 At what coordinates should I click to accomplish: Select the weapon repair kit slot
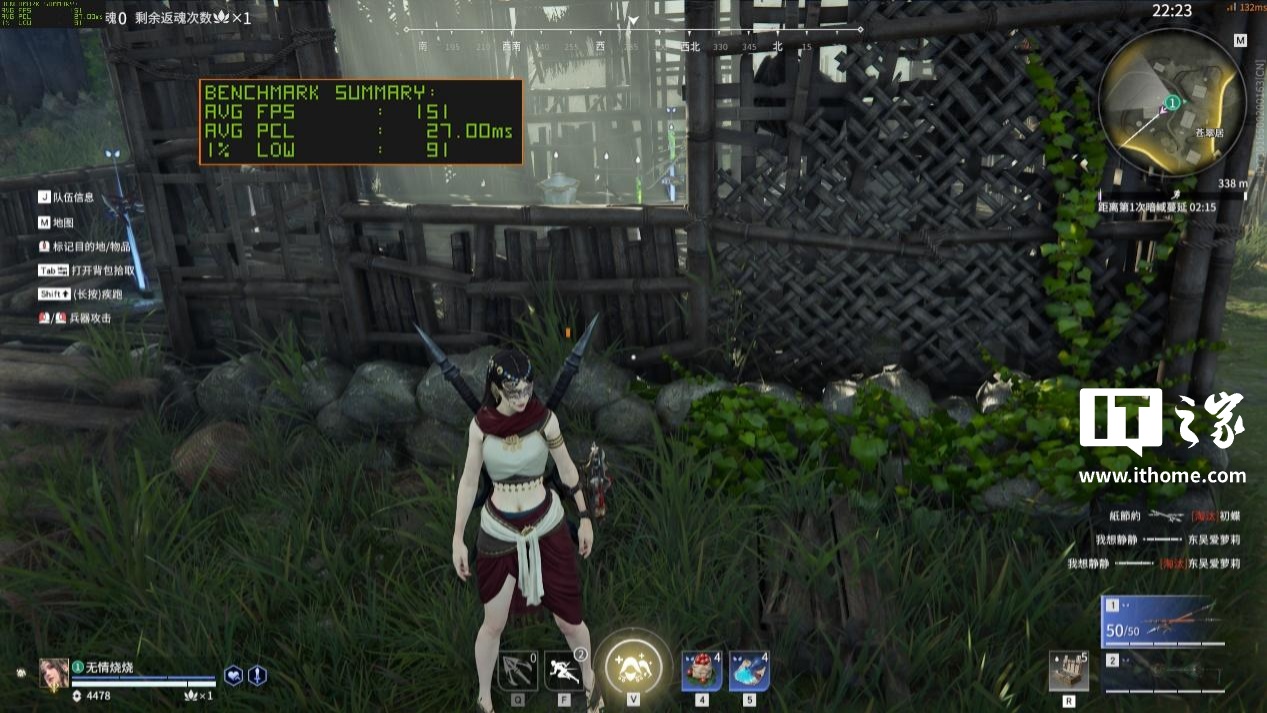[1069, 671]
